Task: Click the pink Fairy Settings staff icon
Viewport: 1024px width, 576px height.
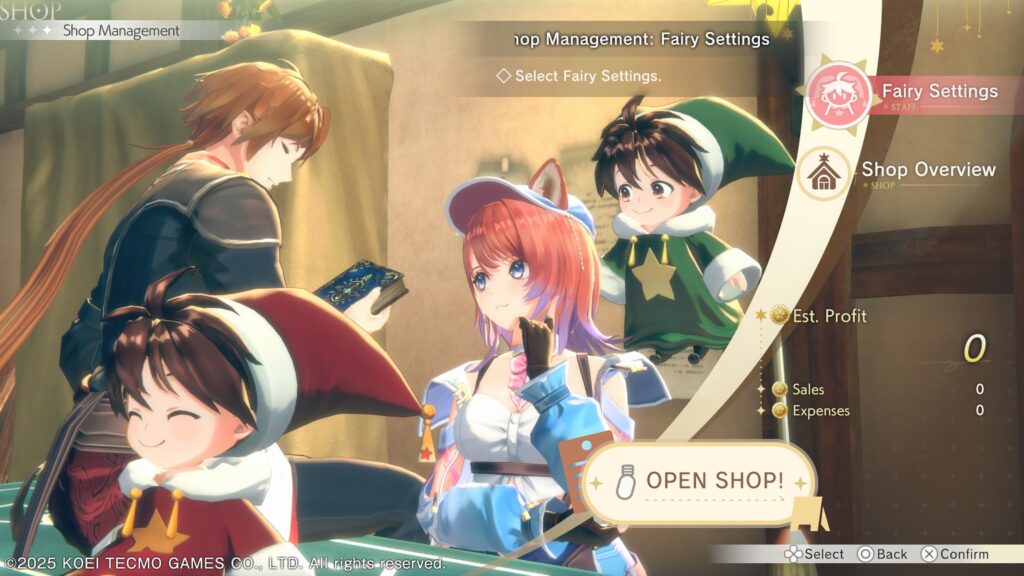Action: click(x=836, y=93)
